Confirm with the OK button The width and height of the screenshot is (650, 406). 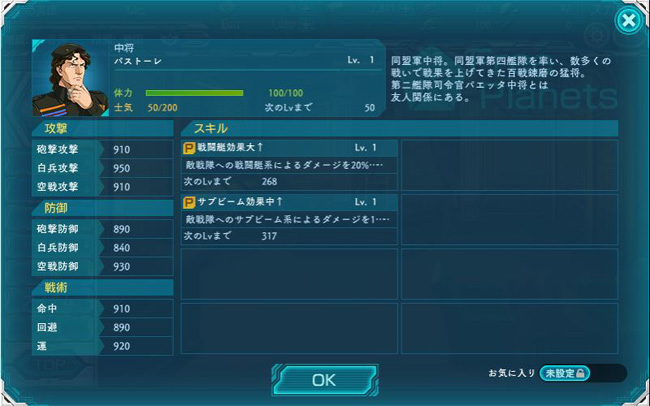324,380
